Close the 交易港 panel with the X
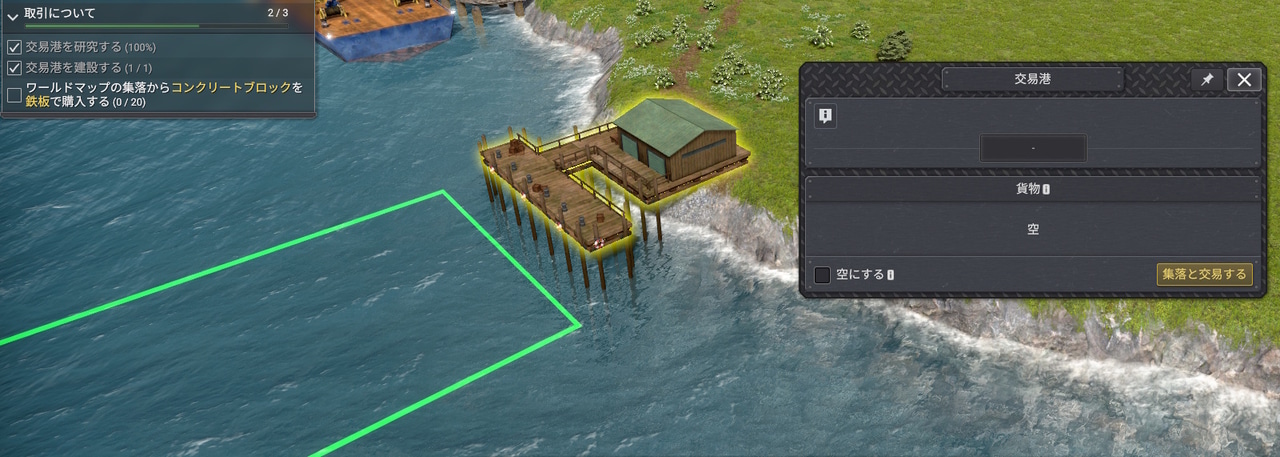The image size is (1280, 457). [x=1243, y=80]
